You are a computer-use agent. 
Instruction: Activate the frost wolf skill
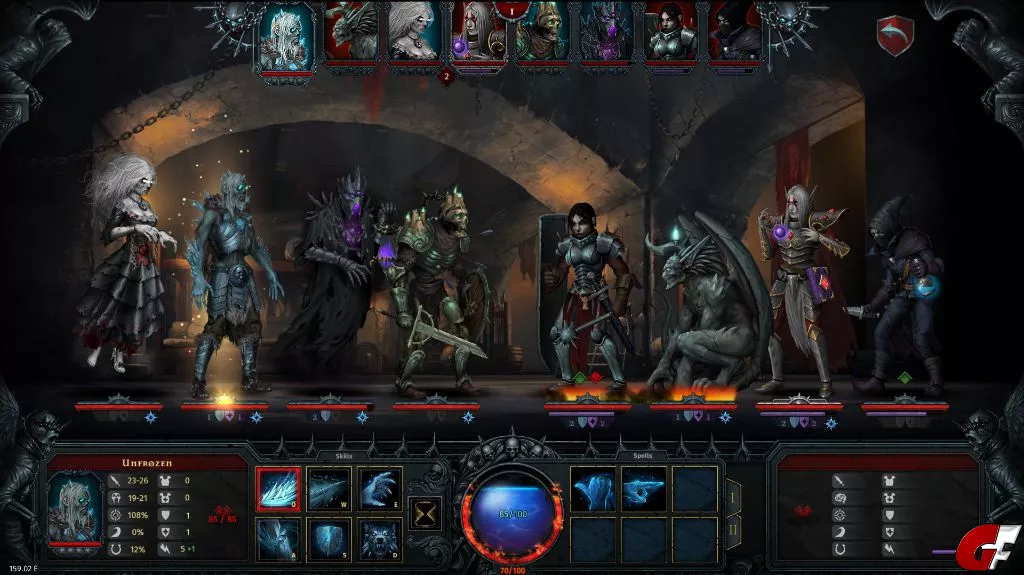coord(380,539)
